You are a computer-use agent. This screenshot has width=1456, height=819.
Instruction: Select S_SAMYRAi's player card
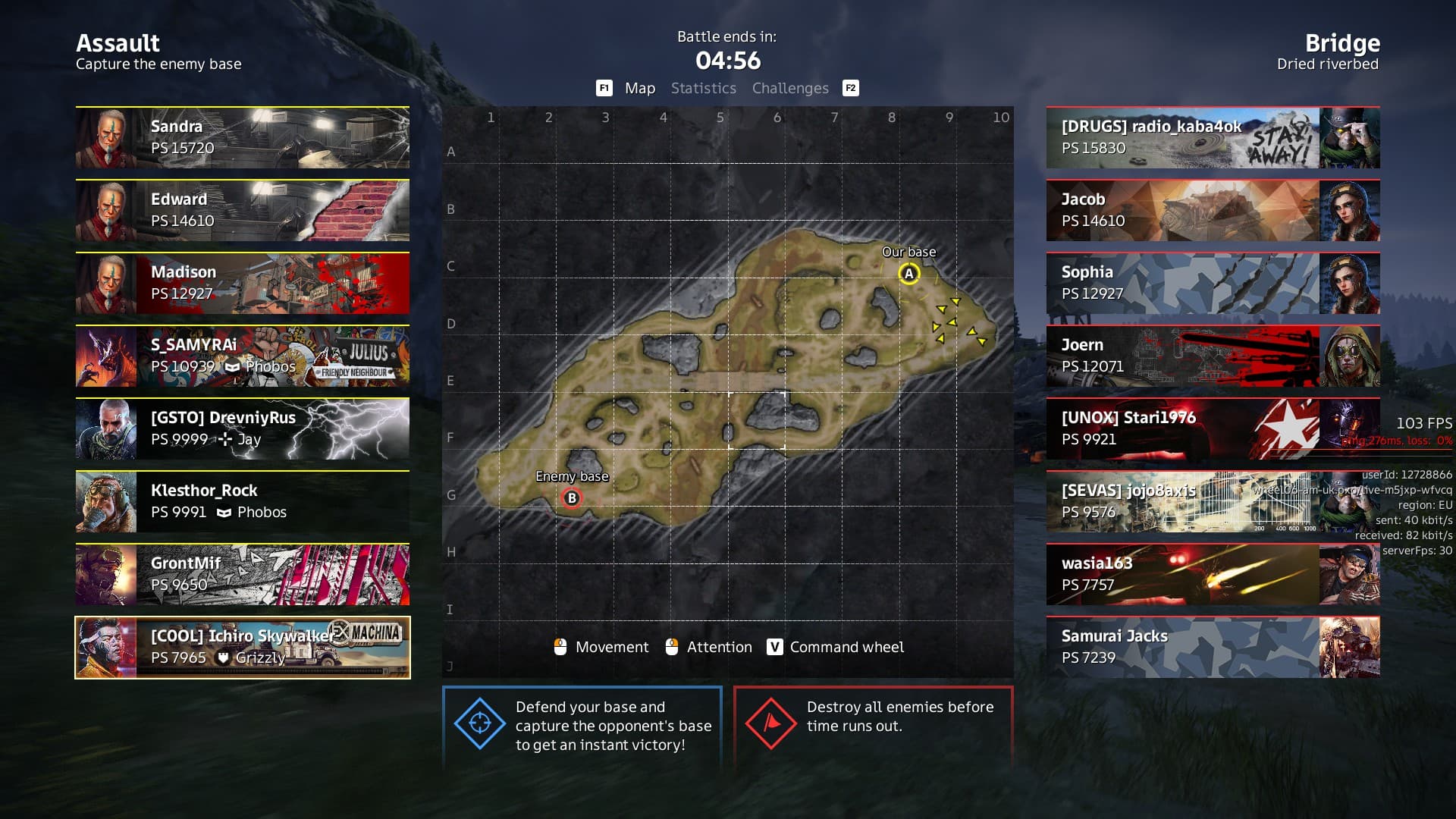click(x=243, y=356)
